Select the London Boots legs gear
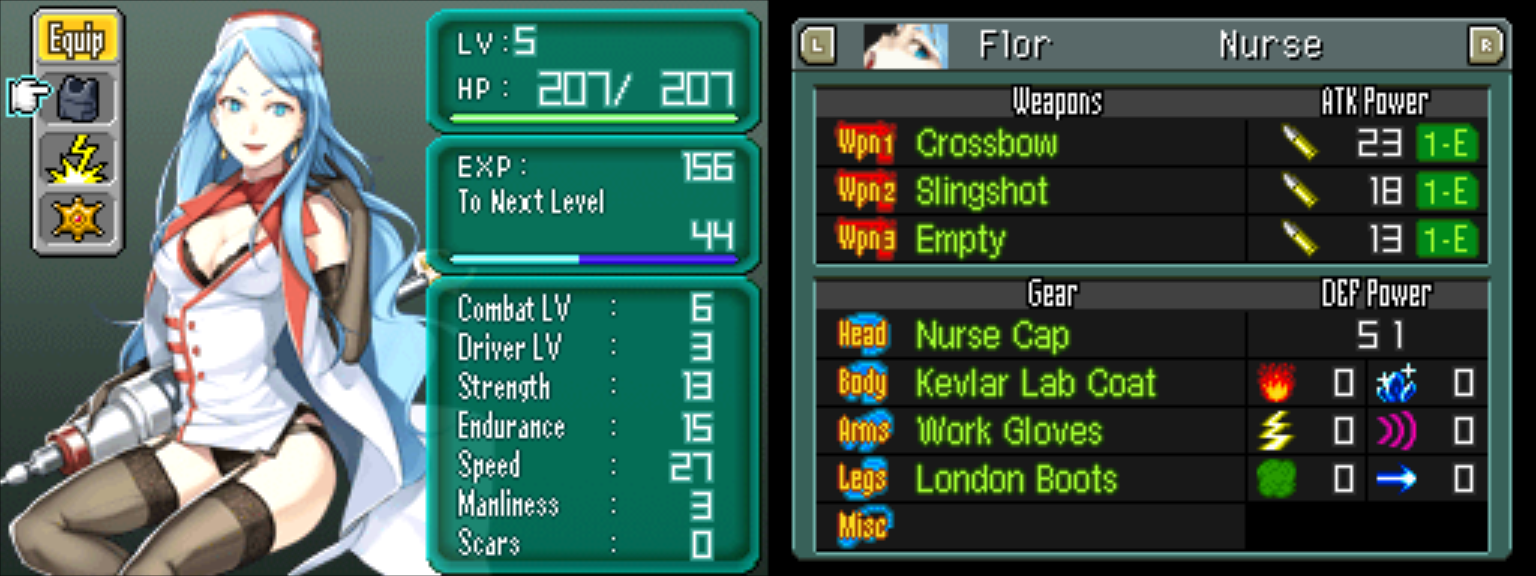 pyautogui.click(x=1015, y=479)
